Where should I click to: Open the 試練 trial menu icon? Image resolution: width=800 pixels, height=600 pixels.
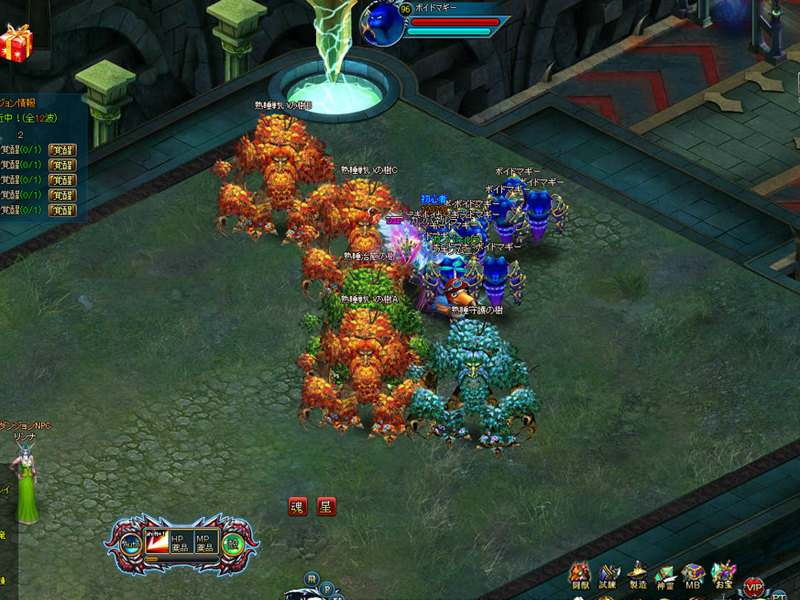pos(608,576)
